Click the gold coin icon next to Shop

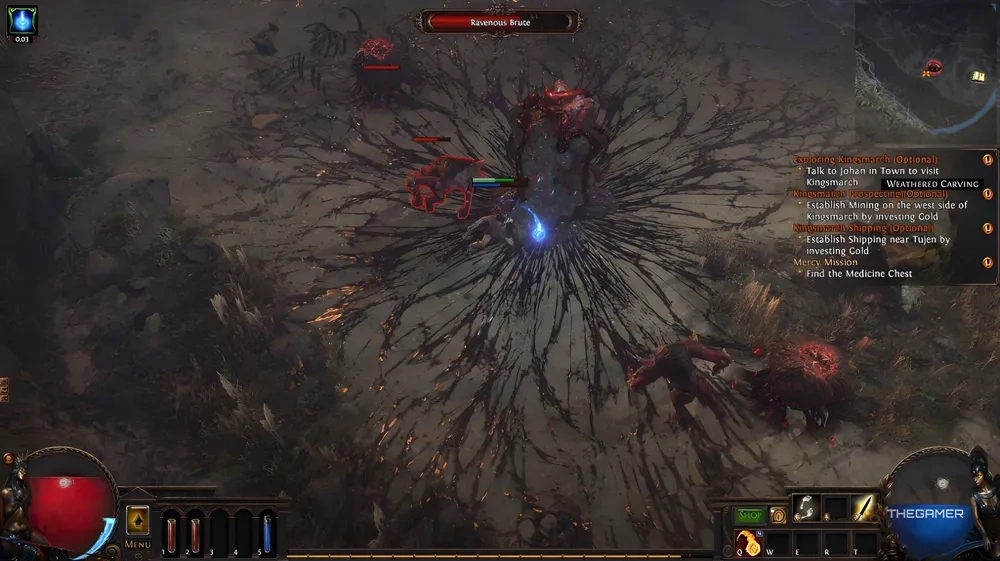click(x=778, y=516)
